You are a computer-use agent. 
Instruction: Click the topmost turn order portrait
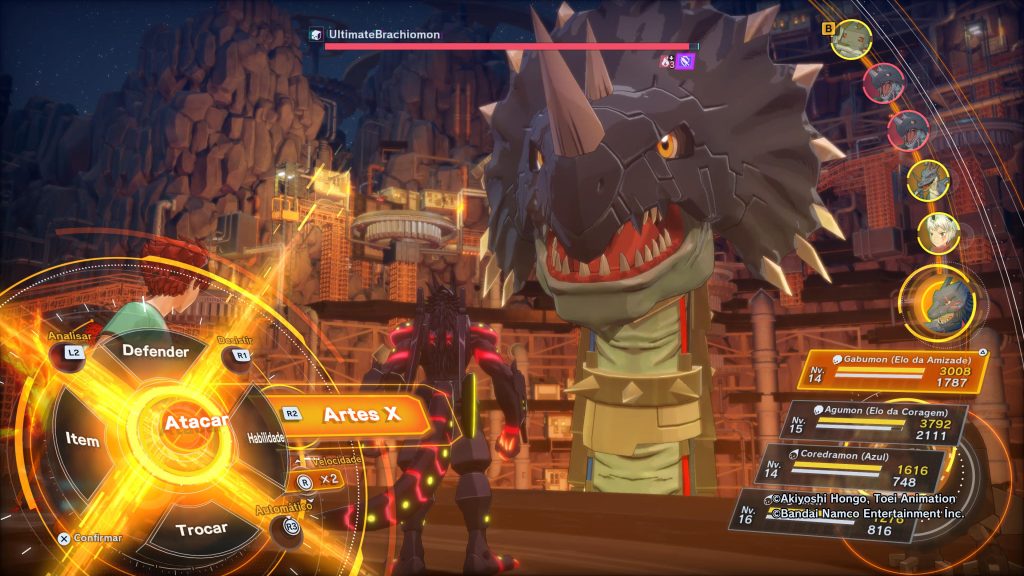(851, 39)
